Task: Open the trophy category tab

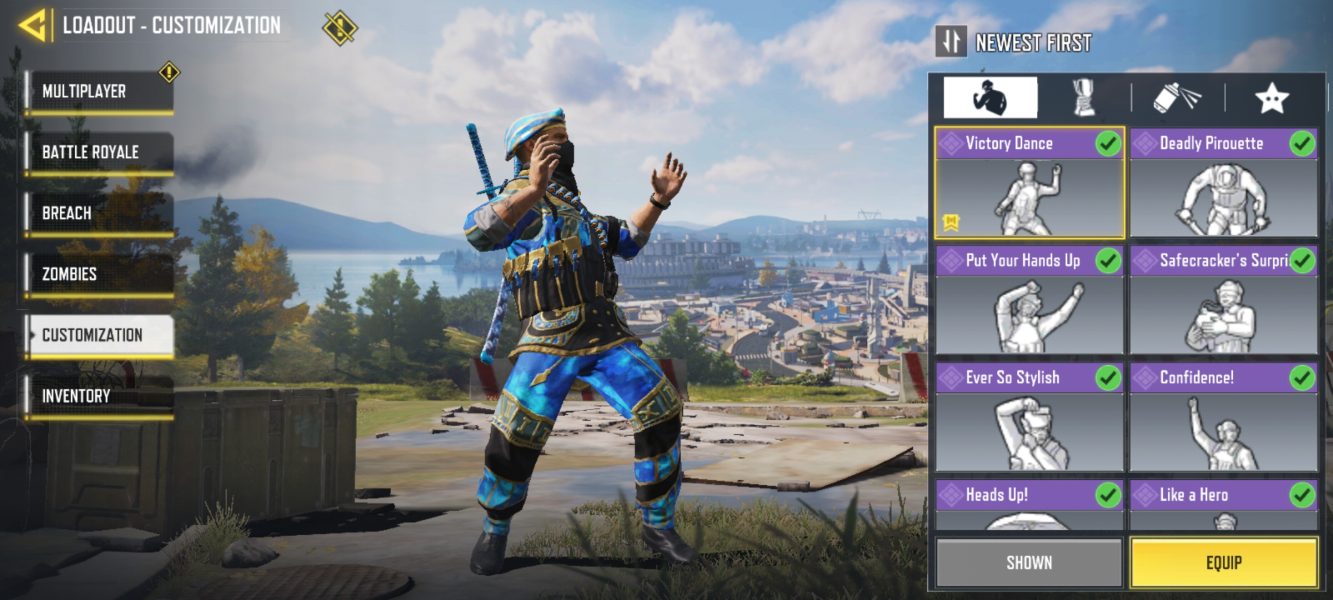Action: (x=1083, y=98)
